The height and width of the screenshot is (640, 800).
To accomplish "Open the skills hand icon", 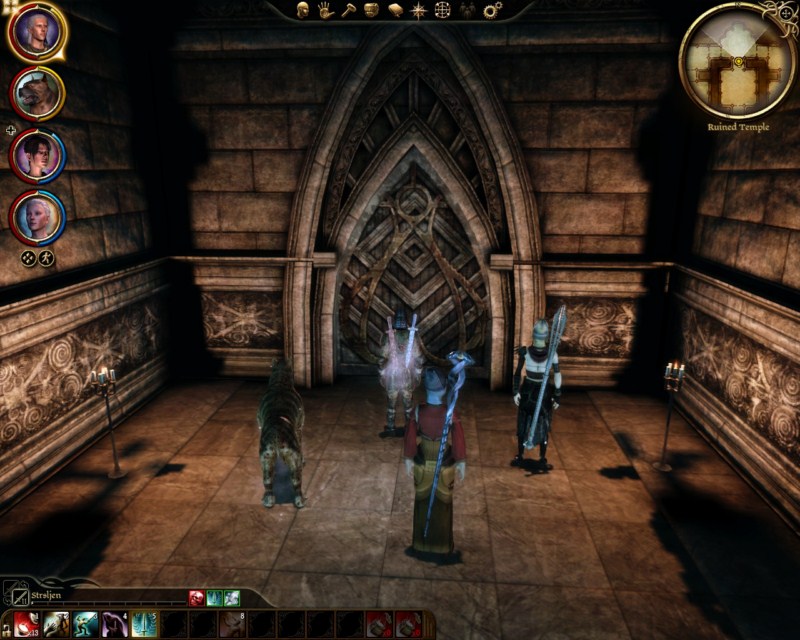I will (x=326, y=10).
